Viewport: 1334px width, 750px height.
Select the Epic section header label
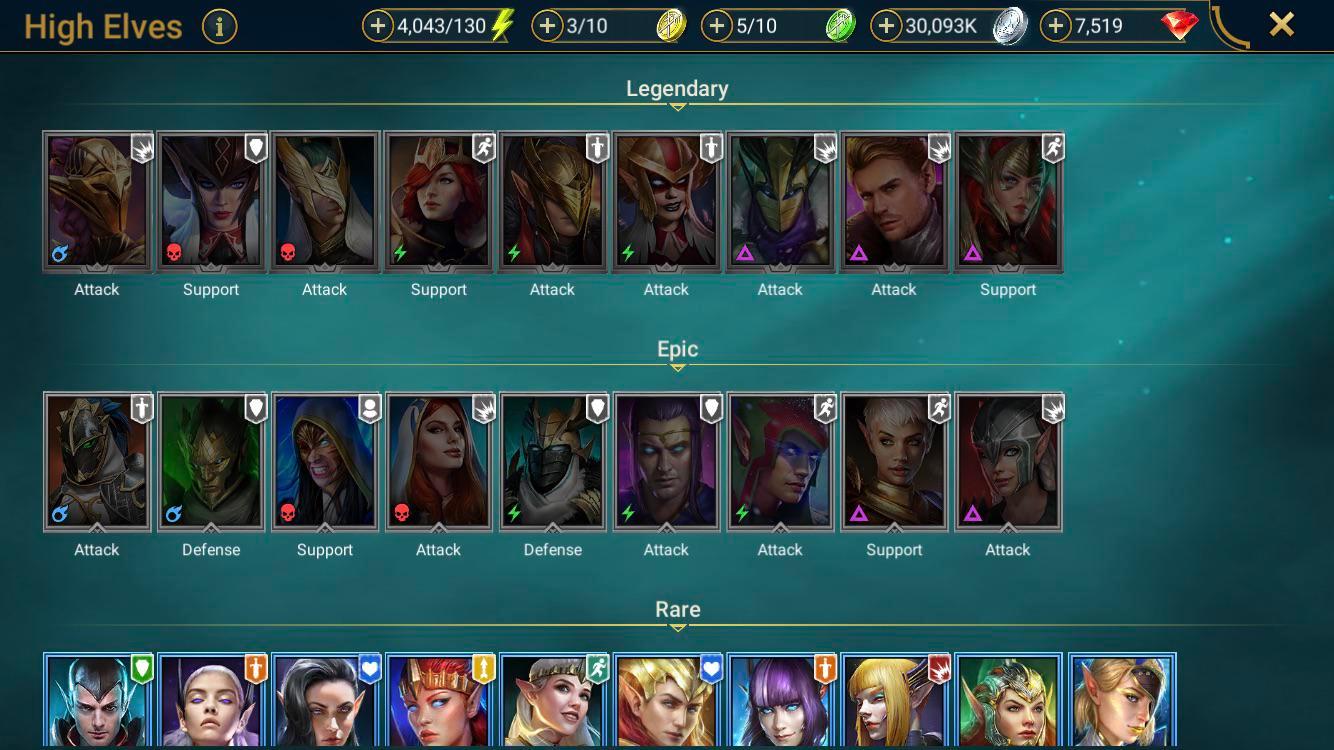[x=678, y=348]
